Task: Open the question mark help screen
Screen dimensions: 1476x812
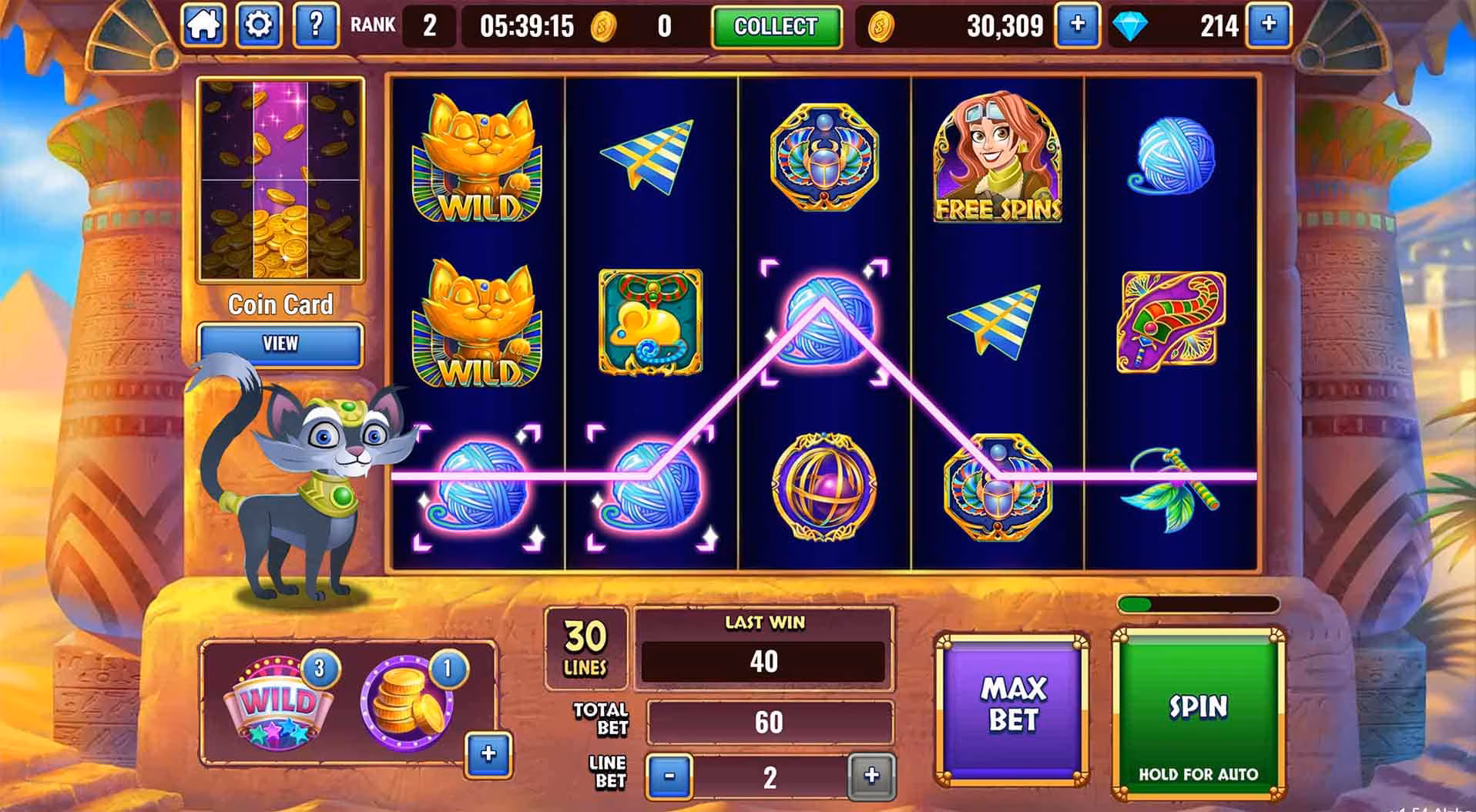Action: [x=315, y=25]
